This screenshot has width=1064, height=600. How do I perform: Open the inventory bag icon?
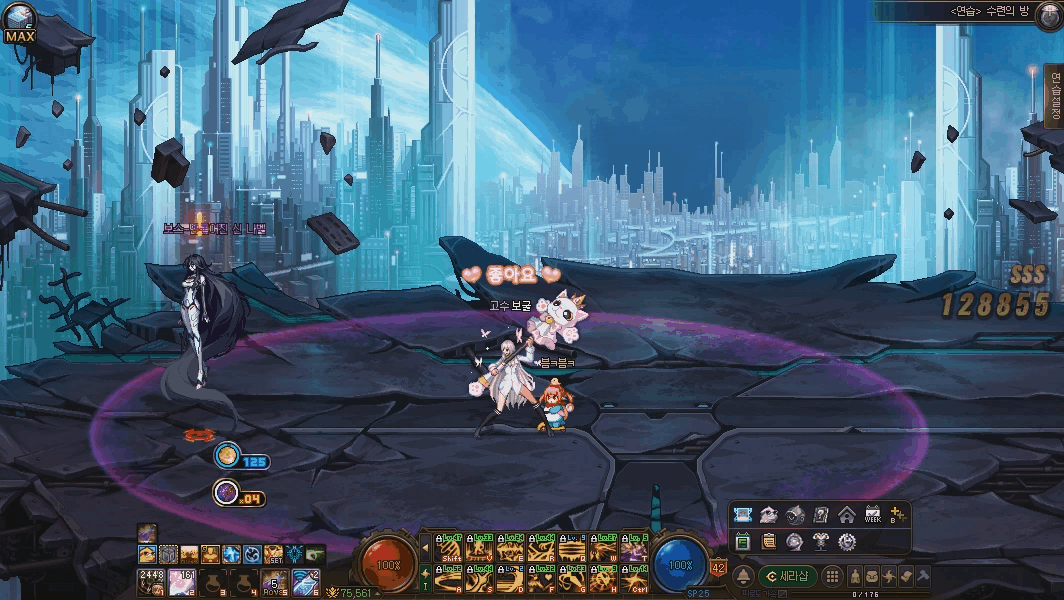tap(872, 576)
